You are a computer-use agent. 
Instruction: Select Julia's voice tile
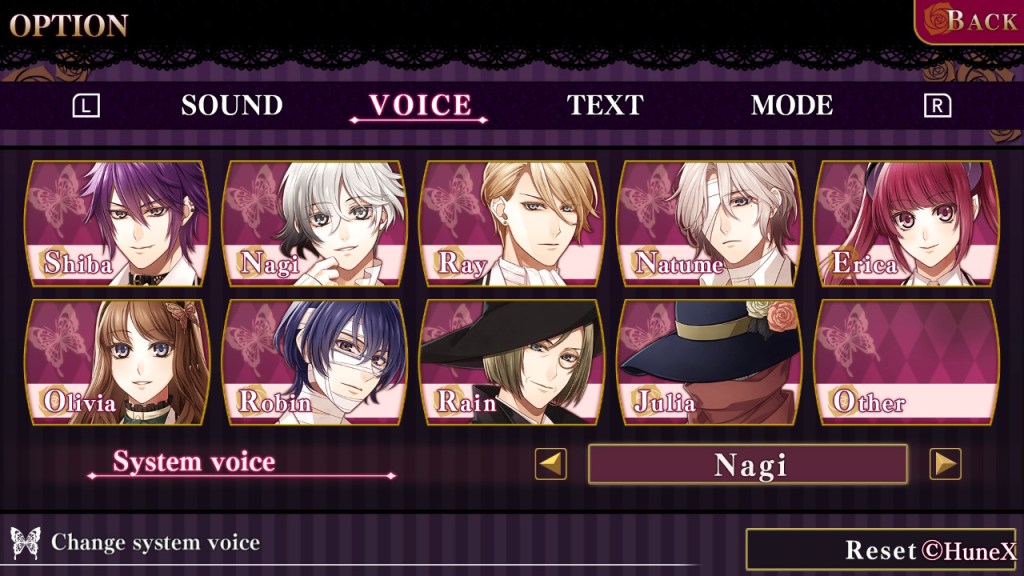tap(710, 362)
